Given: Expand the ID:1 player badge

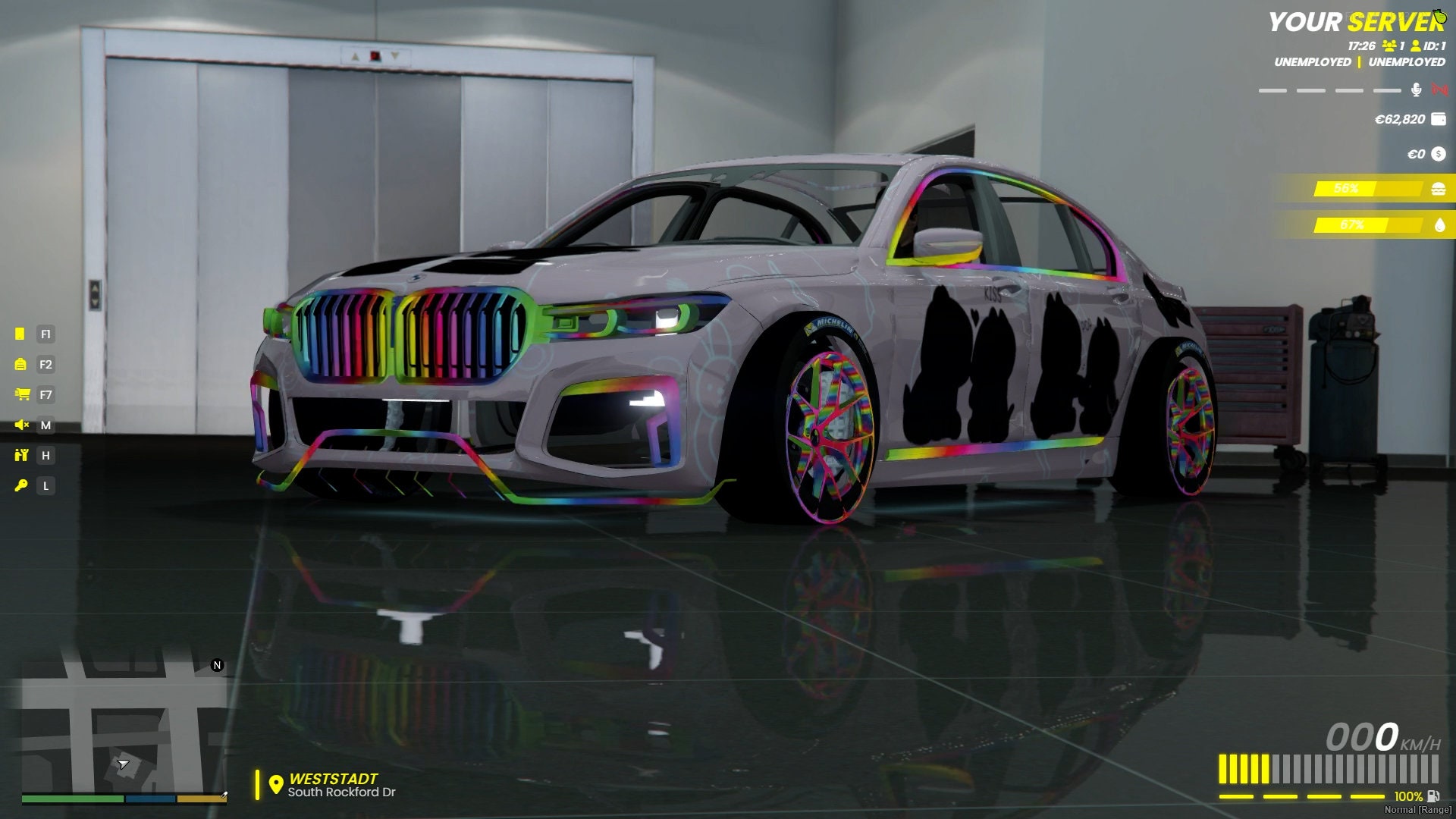Looking at the screenshot, I should 1429,45.
